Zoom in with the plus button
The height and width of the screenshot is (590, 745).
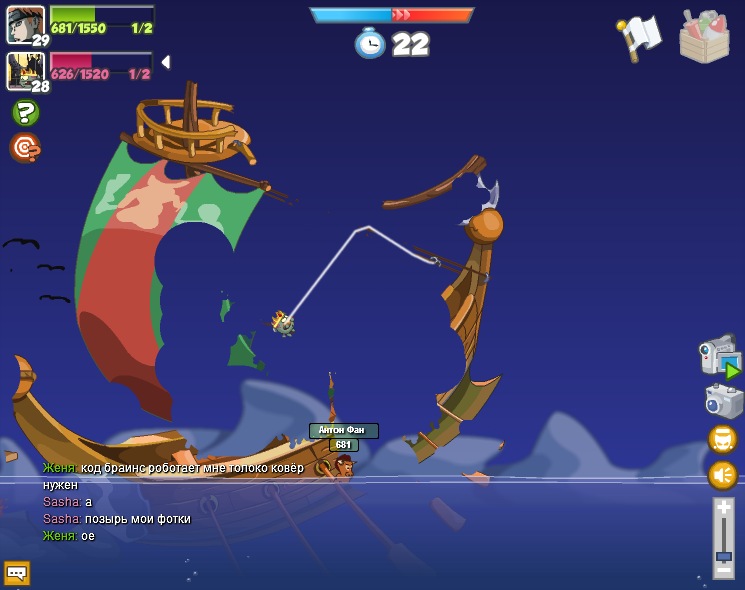(x=723, y=508)
